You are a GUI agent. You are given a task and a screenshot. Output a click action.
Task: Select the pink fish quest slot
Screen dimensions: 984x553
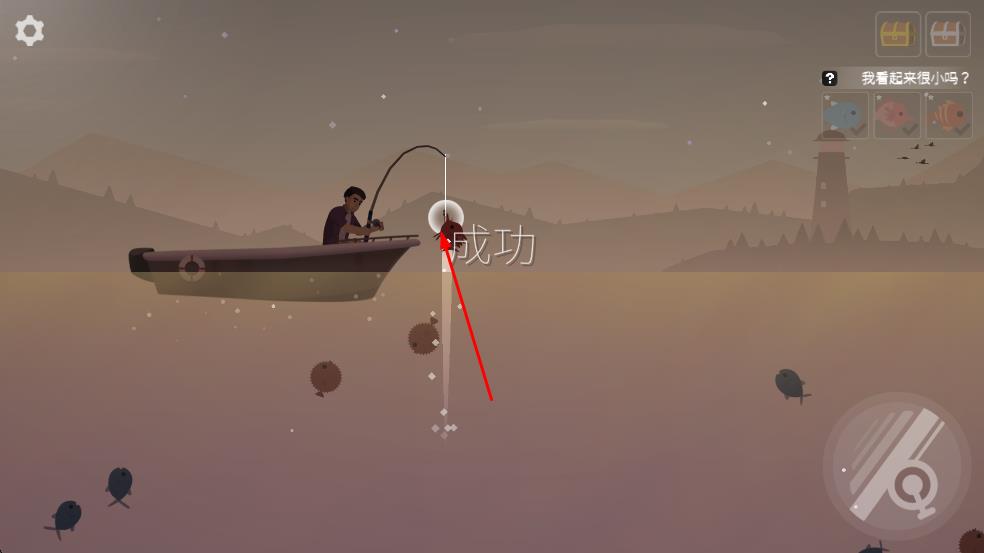[x=896, y=116]
